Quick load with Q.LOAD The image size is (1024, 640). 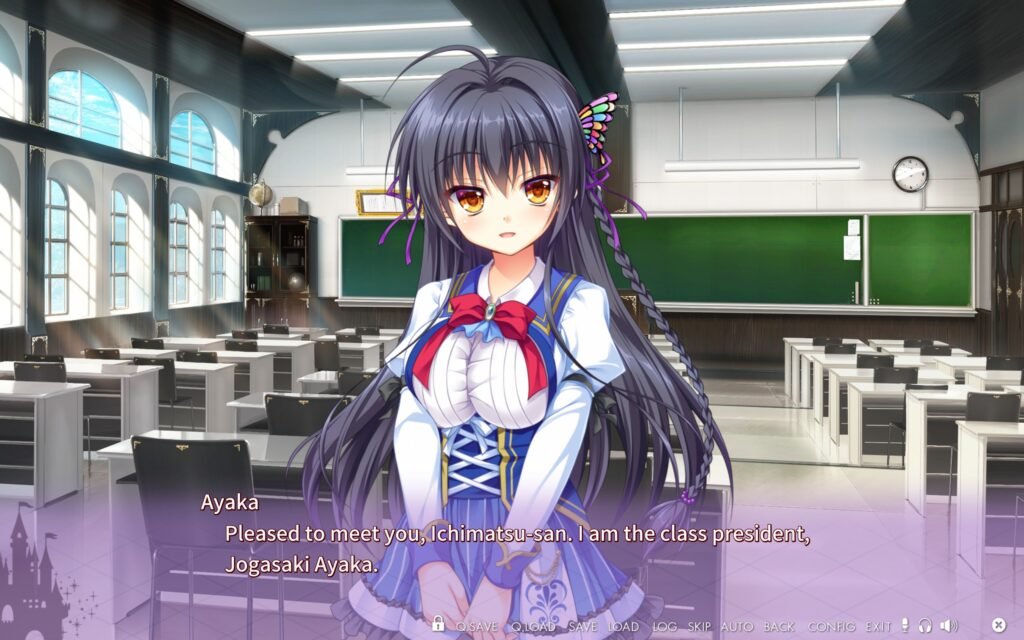pyautogui.click(x=531, y=626)
